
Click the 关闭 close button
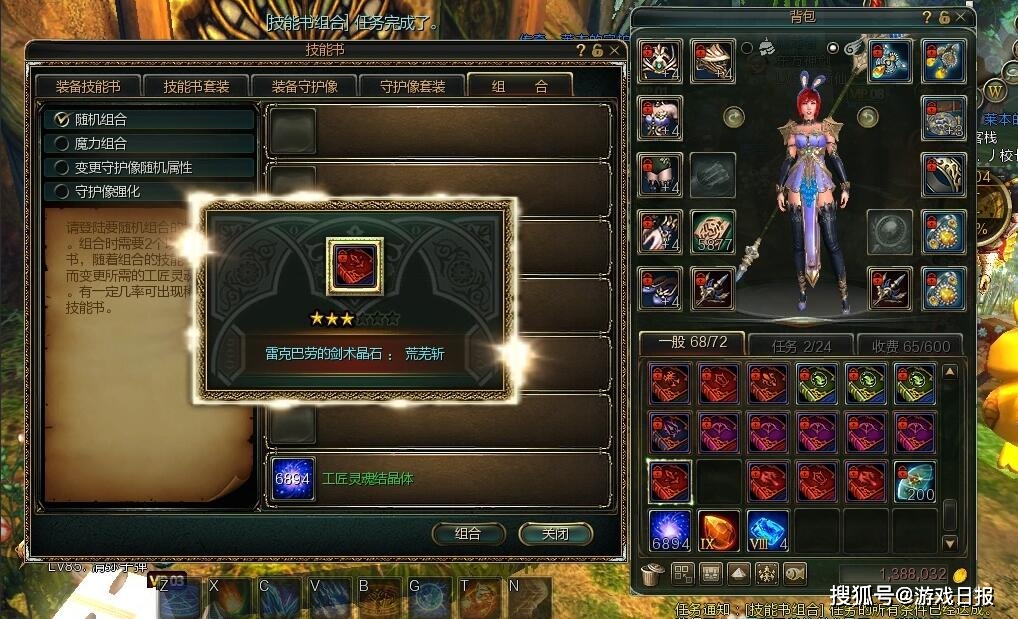click(x=555, y=534)
